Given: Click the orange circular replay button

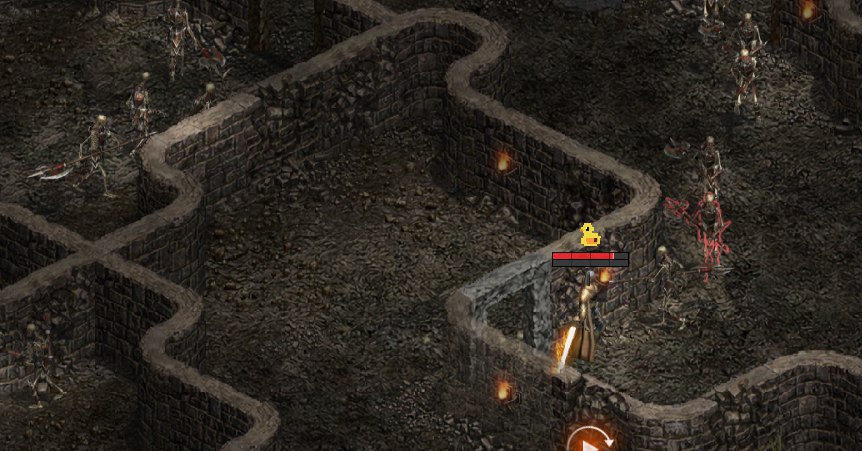Looking at the screenshot, I should [590, 441].
